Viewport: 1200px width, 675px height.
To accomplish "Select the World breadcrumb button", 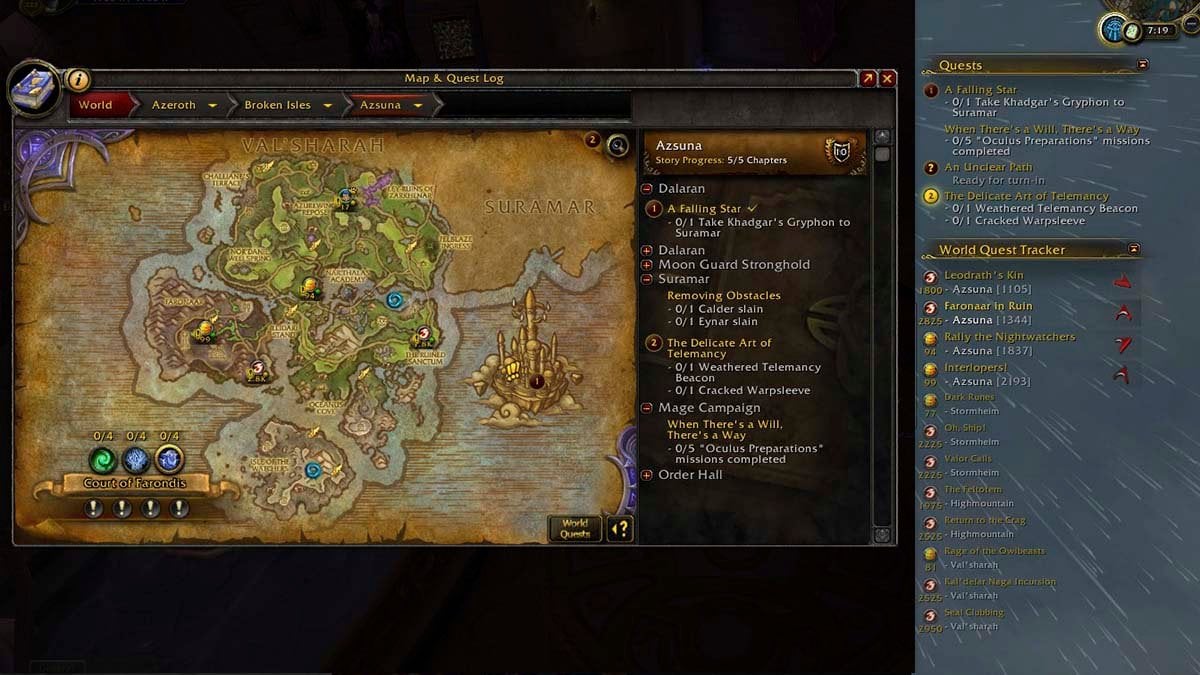I will 96,105.
